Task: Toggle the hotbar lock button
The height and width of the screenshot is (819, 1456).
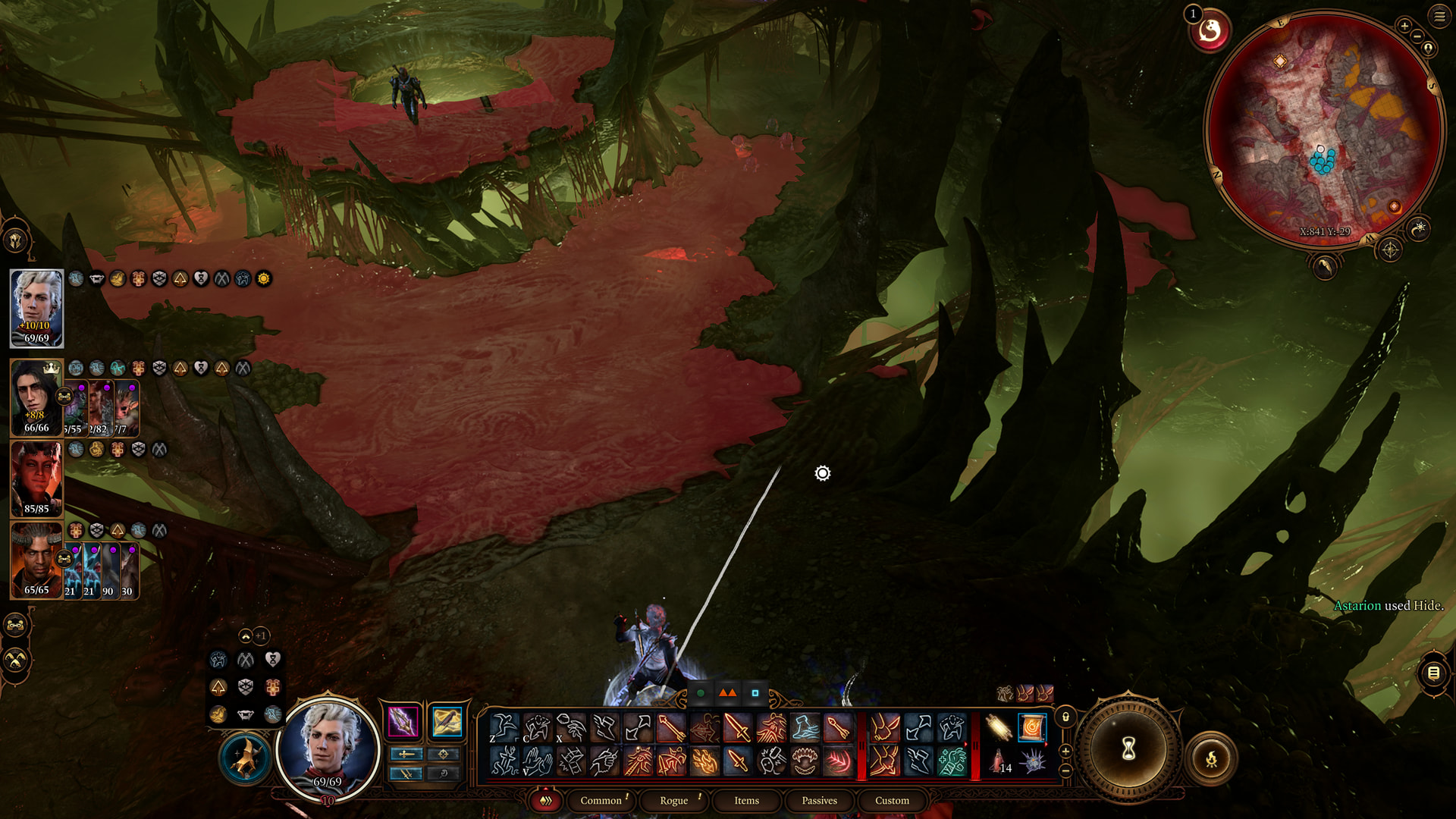Action: 1065,717
